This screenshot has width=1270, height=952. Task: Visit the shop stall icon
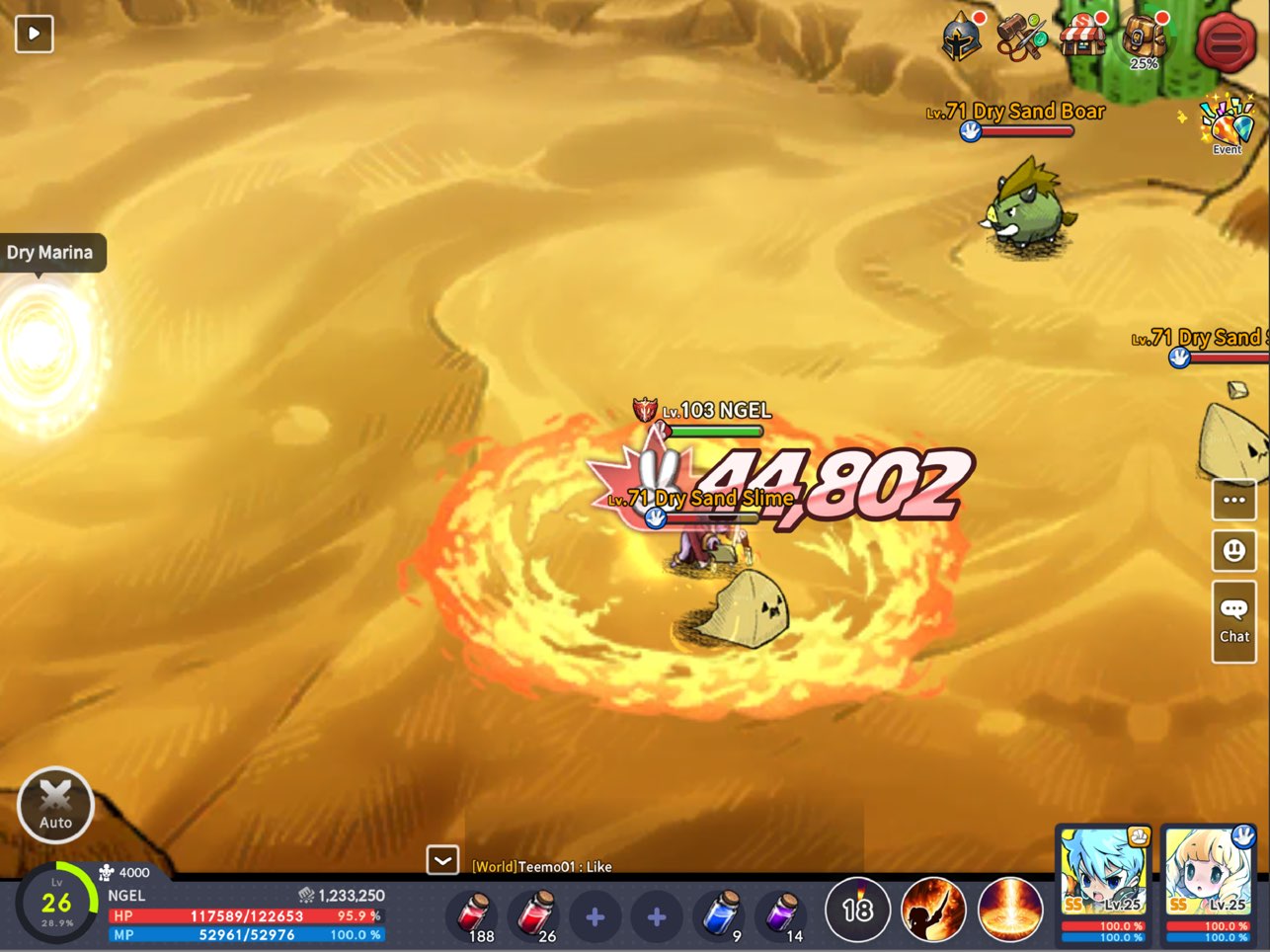[x=1082, y=38]
